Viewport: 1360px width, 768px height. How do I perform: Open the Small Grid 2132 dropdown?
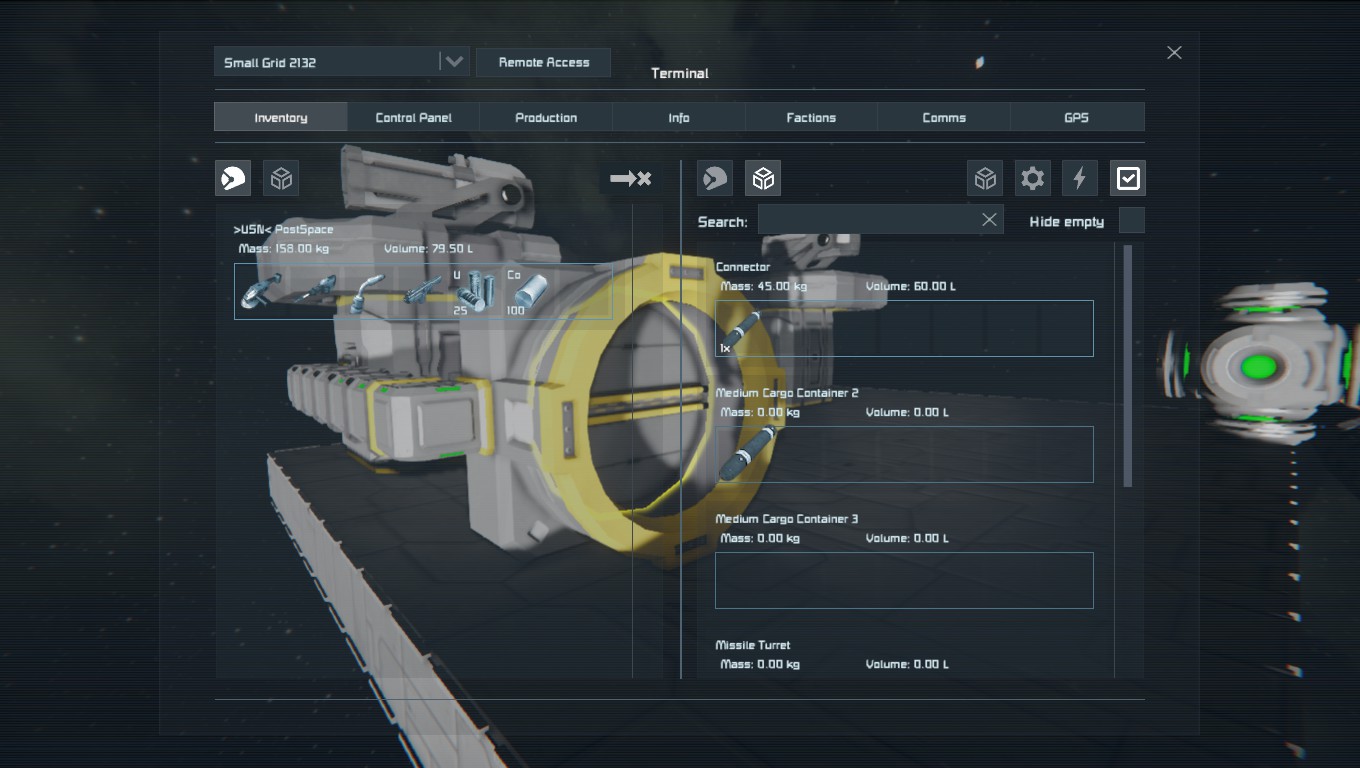click(454, 62)
